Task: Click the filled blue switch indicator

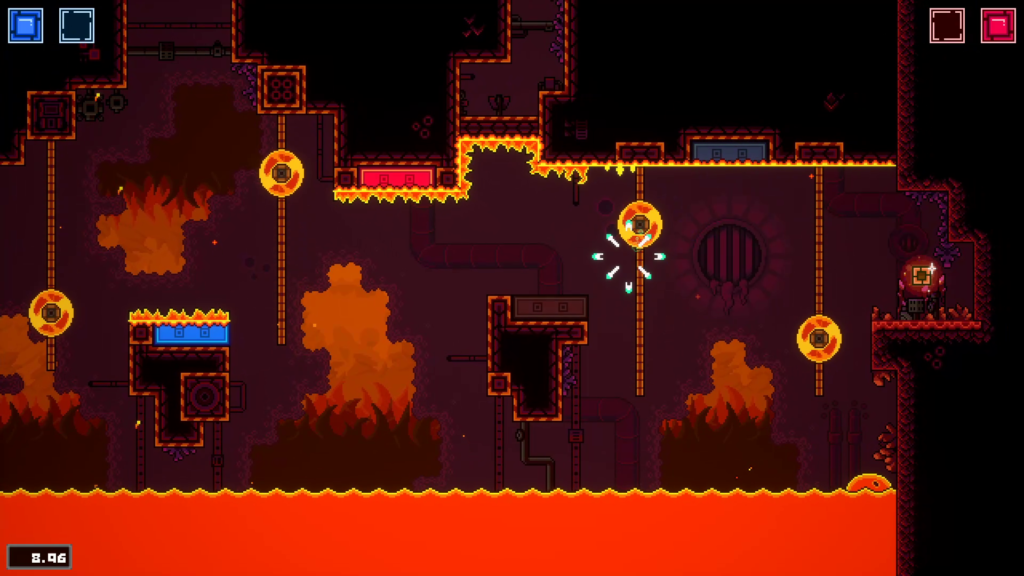Action: point(26,26)
